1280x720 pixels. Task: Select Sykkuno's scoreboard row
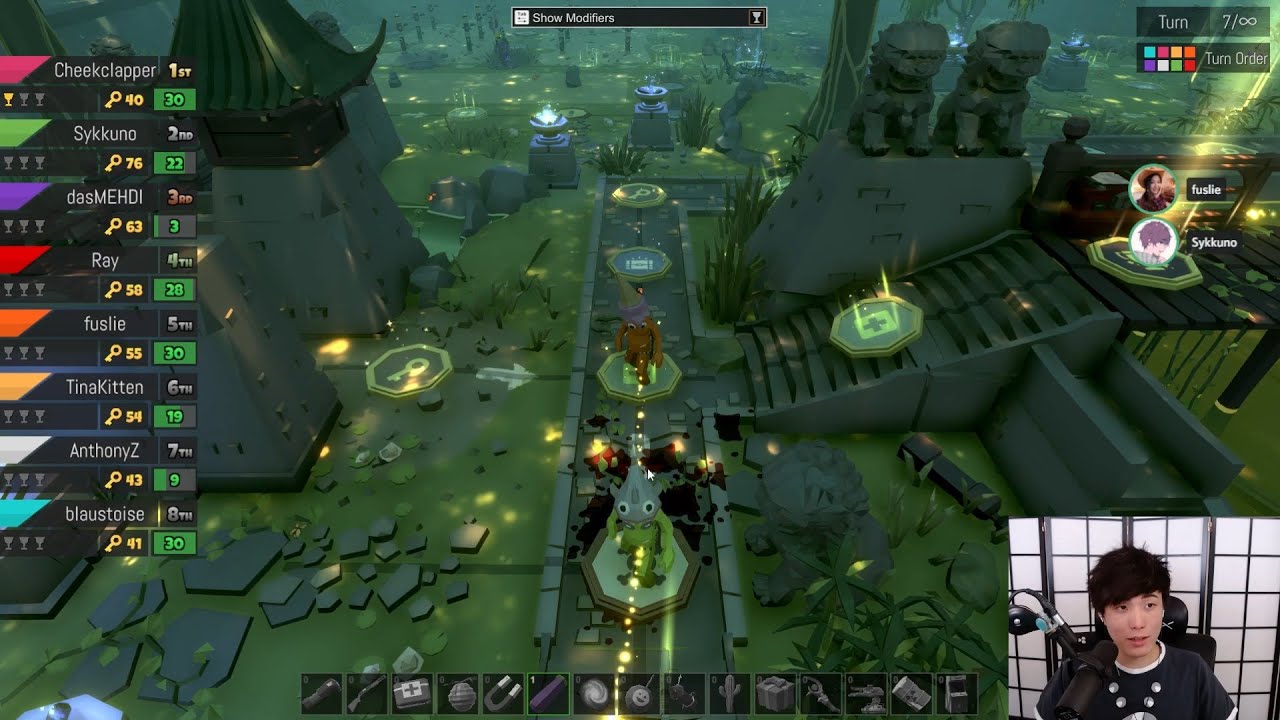point(98,148)
